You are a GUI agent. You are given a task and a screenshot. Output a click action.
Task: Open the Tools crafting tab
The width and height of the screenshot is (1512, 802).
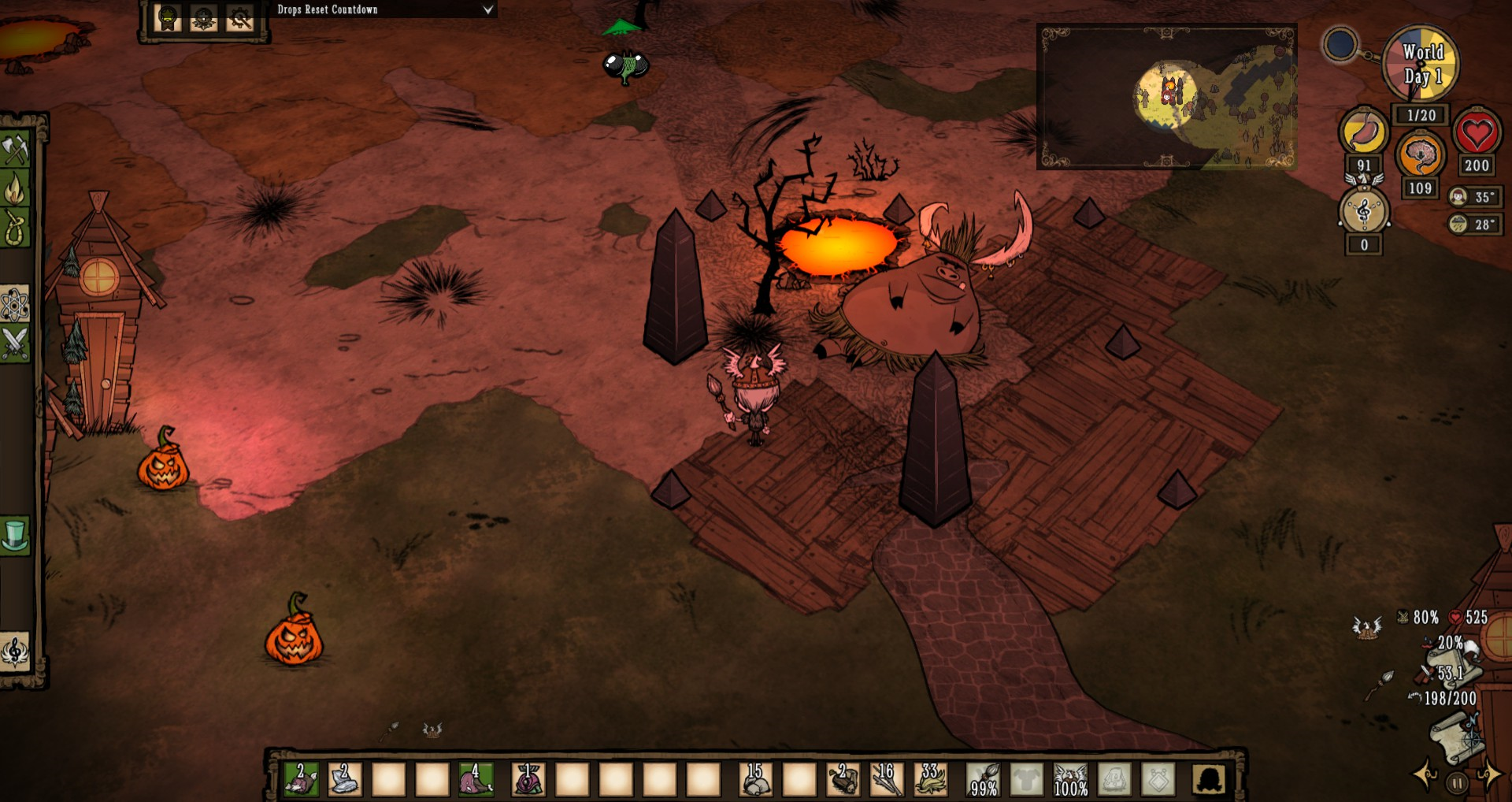click(x=15, y=149)
